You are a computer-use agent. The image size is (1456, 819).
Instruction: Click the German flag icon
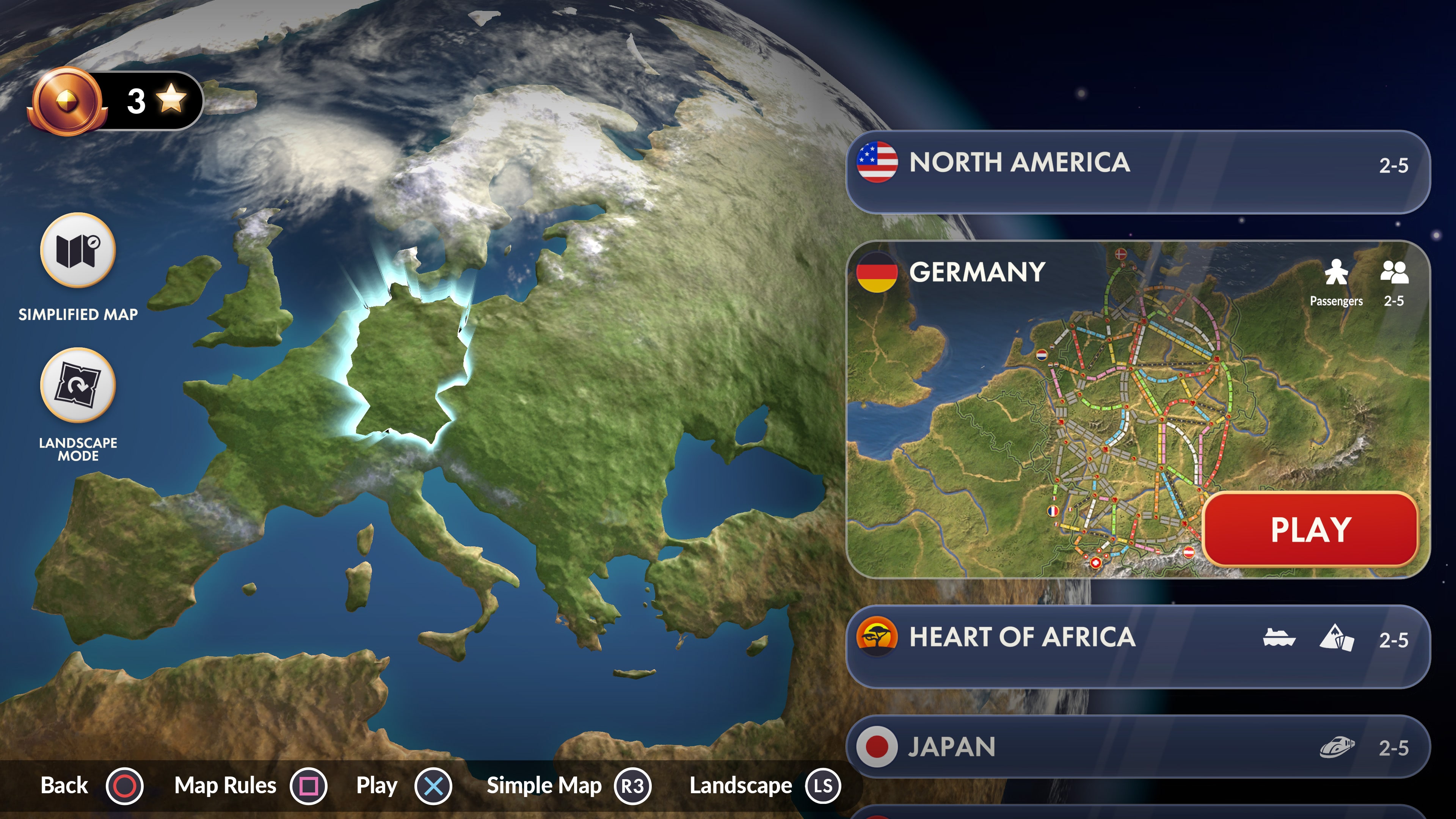[x=878, y=273]
